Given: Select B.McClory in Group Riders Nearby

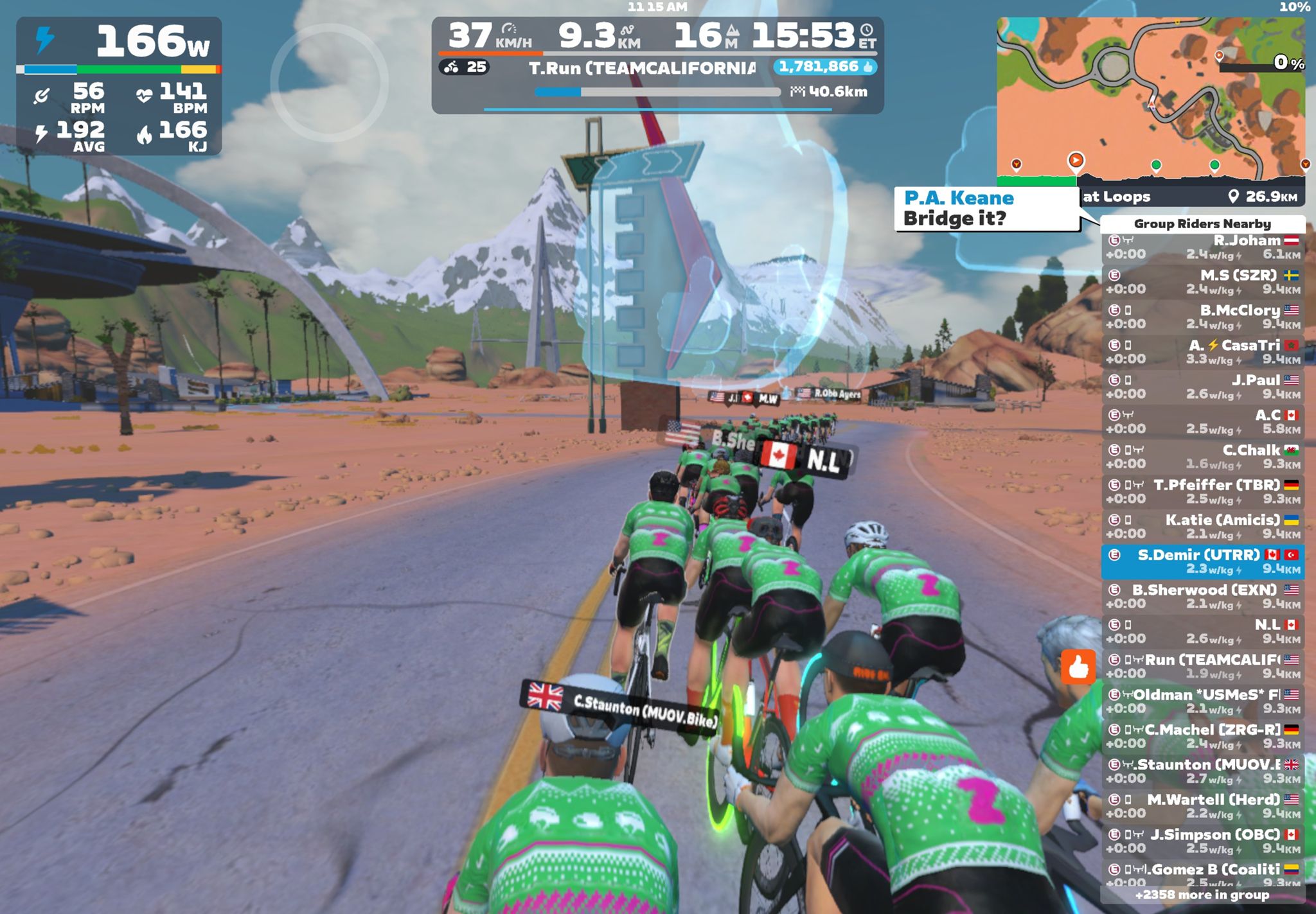Looking at the screenshot, I should pos(1202,317).
